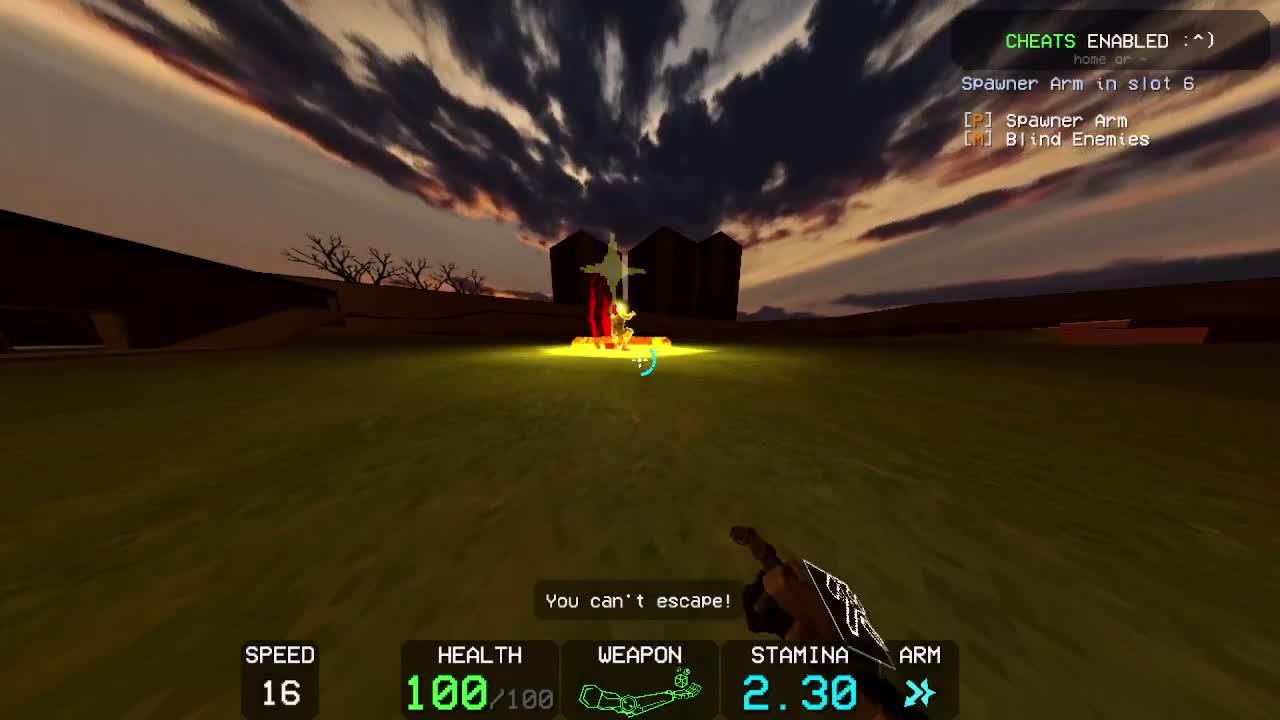Toggle the Blind Enemies cheat entry
1280x720 pixels.
[1076, 140]
